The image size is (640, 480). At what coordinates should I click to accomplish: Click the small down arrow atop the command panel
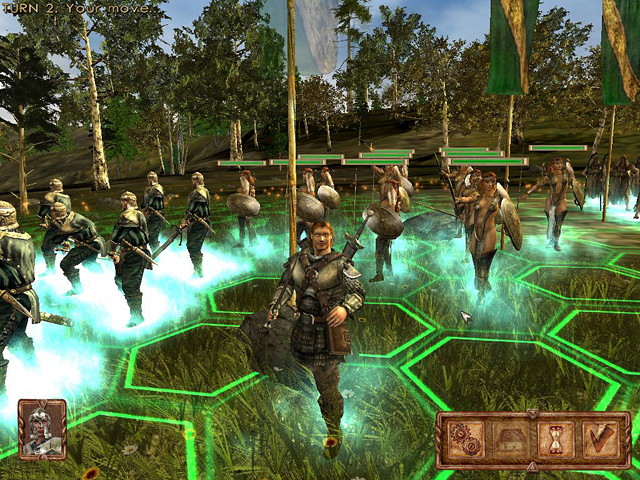point(532,412)
